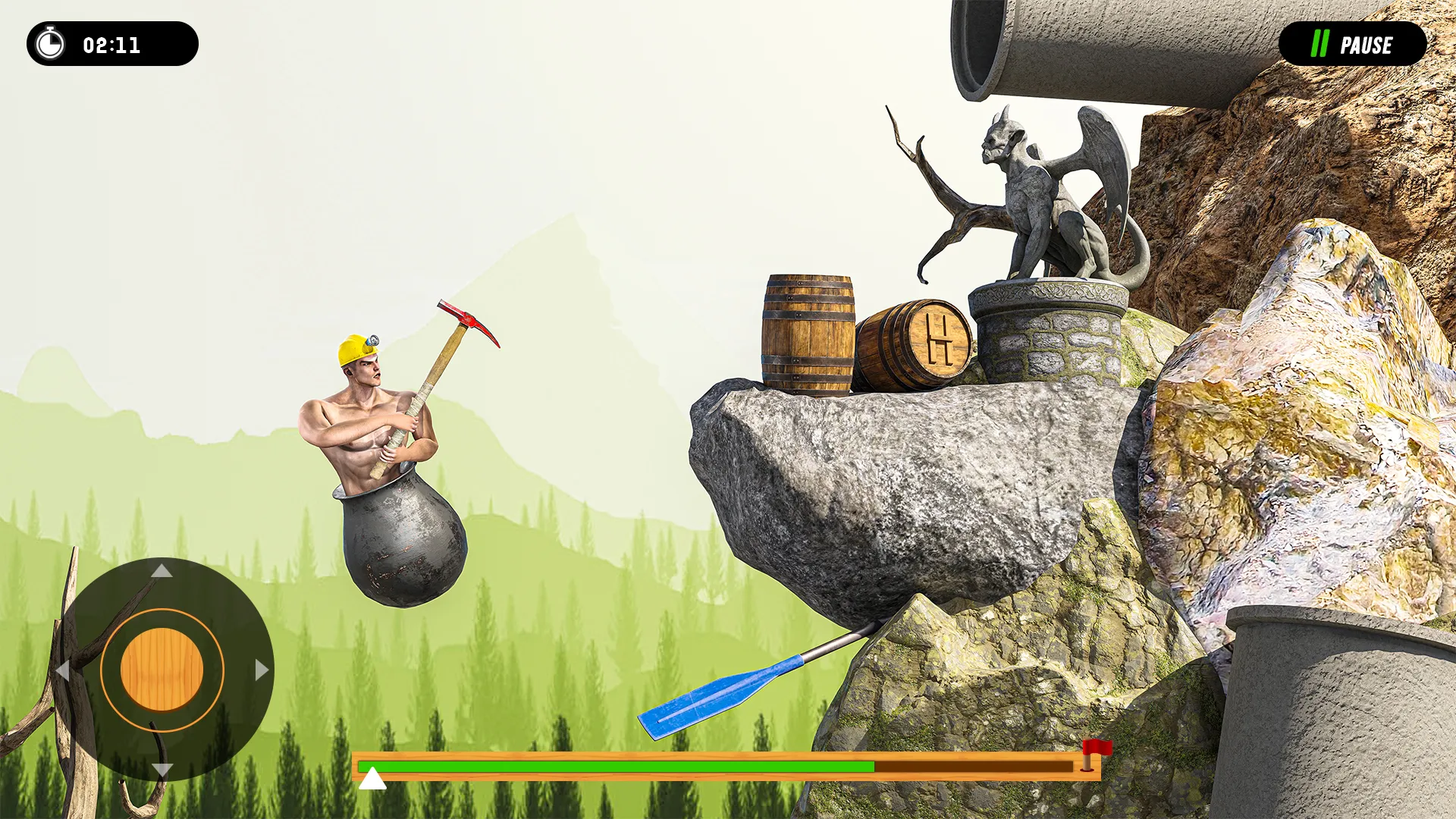Click the stopwatch icon beside the timer
This screenshot has height=819, width=1456.
(50, 45)
